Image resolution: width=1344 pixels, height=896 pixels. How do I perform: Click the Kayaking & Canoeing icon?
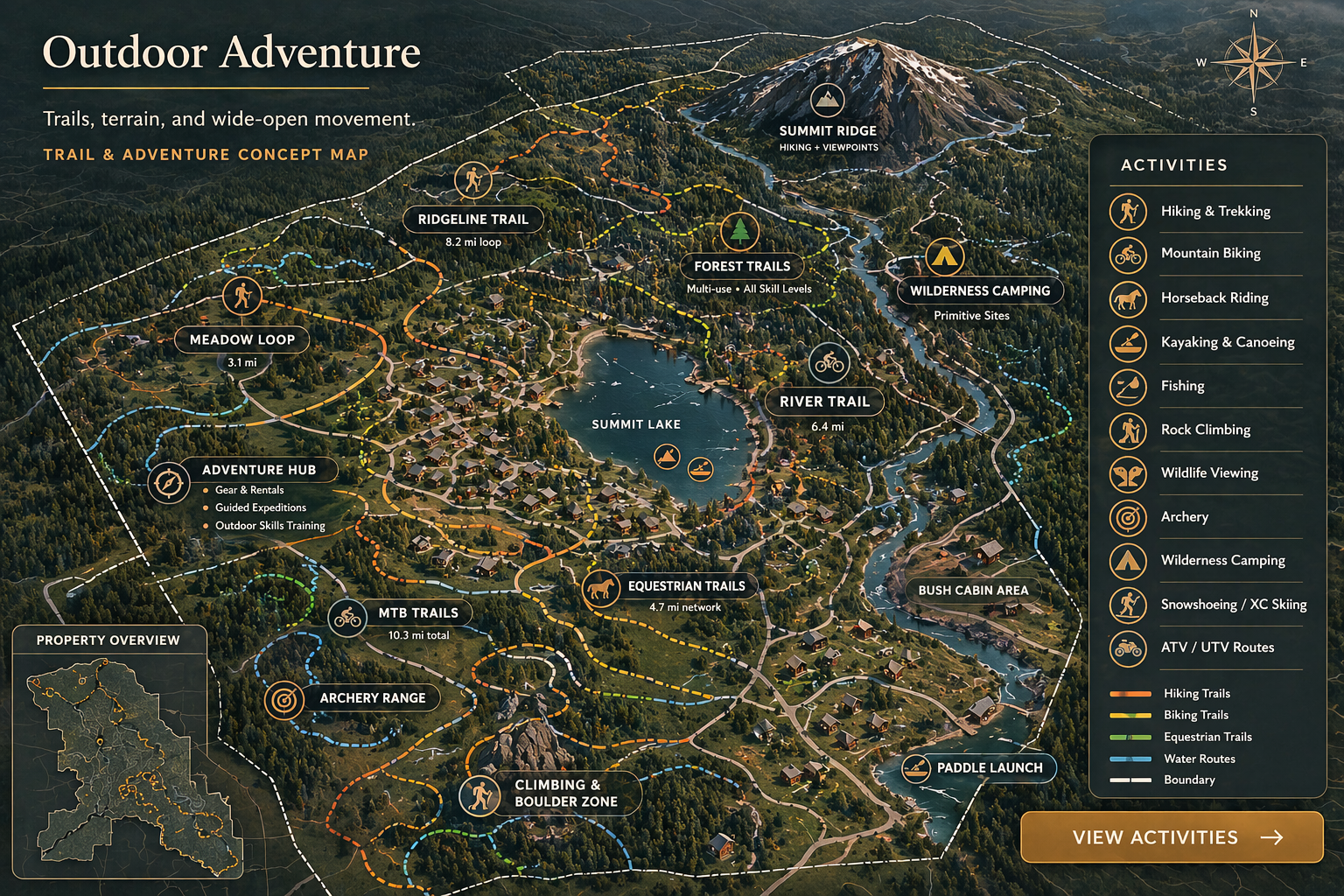pos(1129,343)
